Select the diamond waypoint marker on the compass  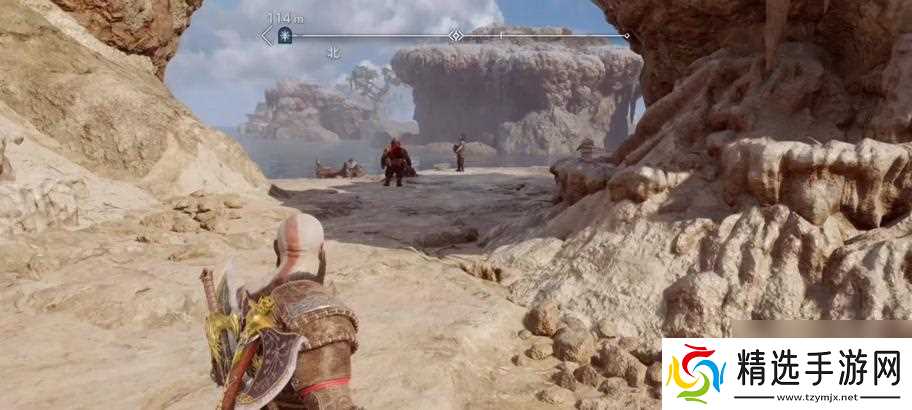click(x=456, y=35)
